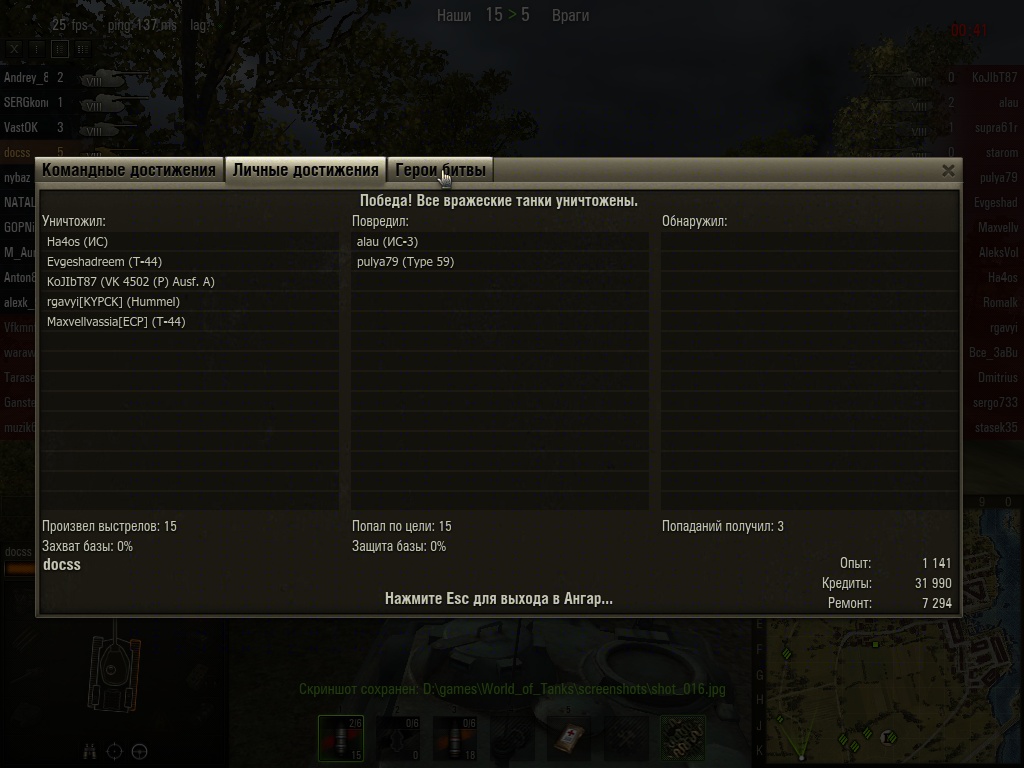Use the first aid kit consumable

click(x=571, y=738)
